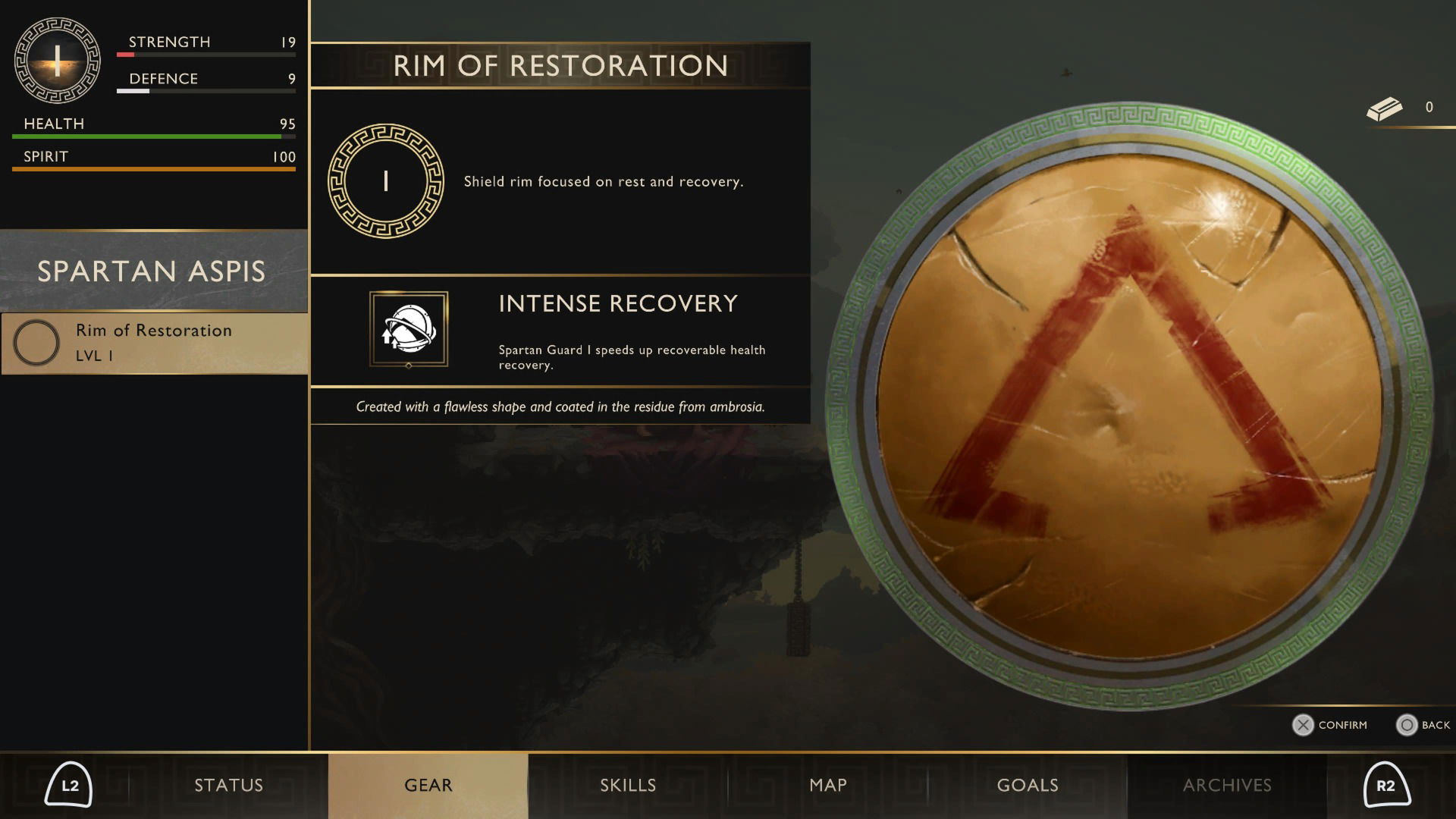The width and height of the screenshot is (1456, 819).
Task: Select the Gear tab
Action: point(428,786)
